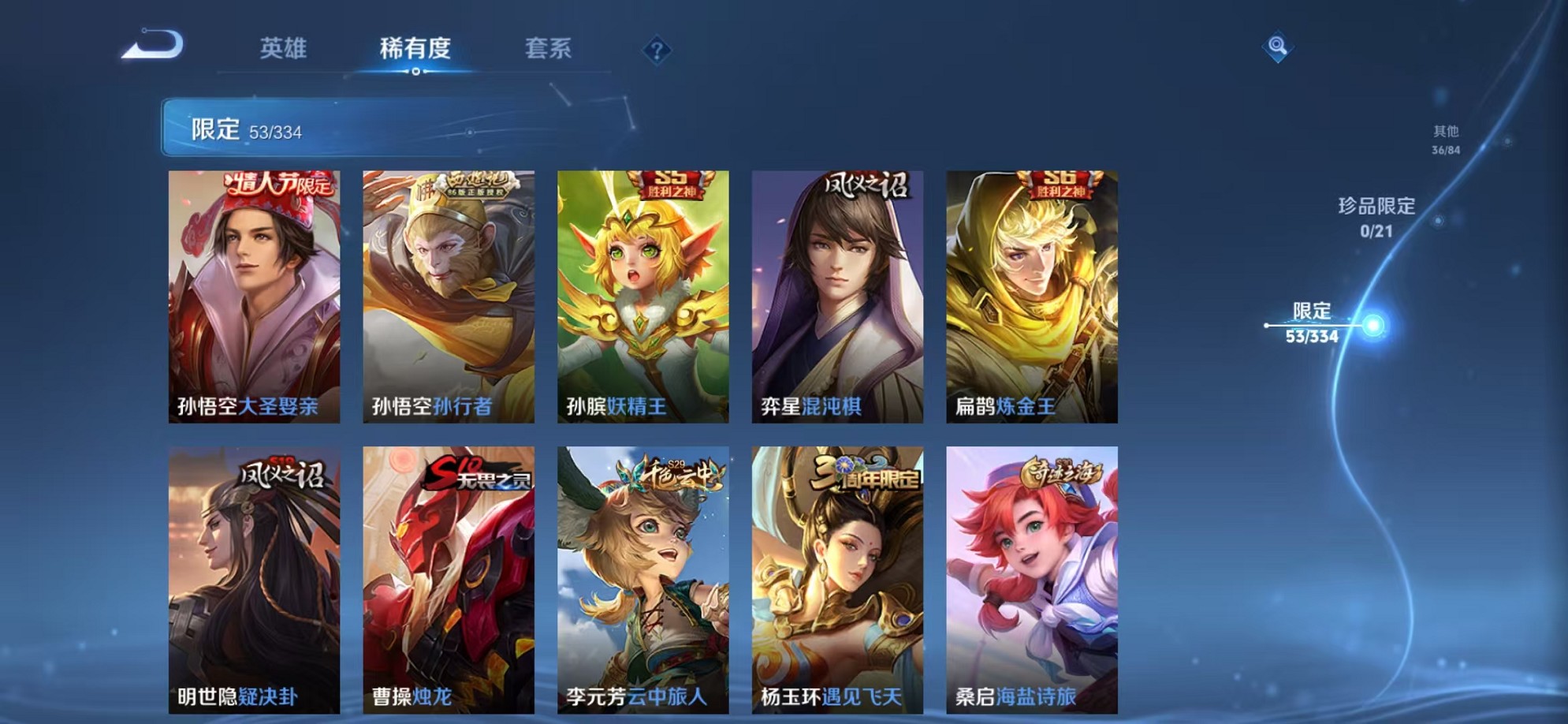This screenshot has width=1568, height=724.
Task: Select the 稀有度 tab
Action: 416,49
